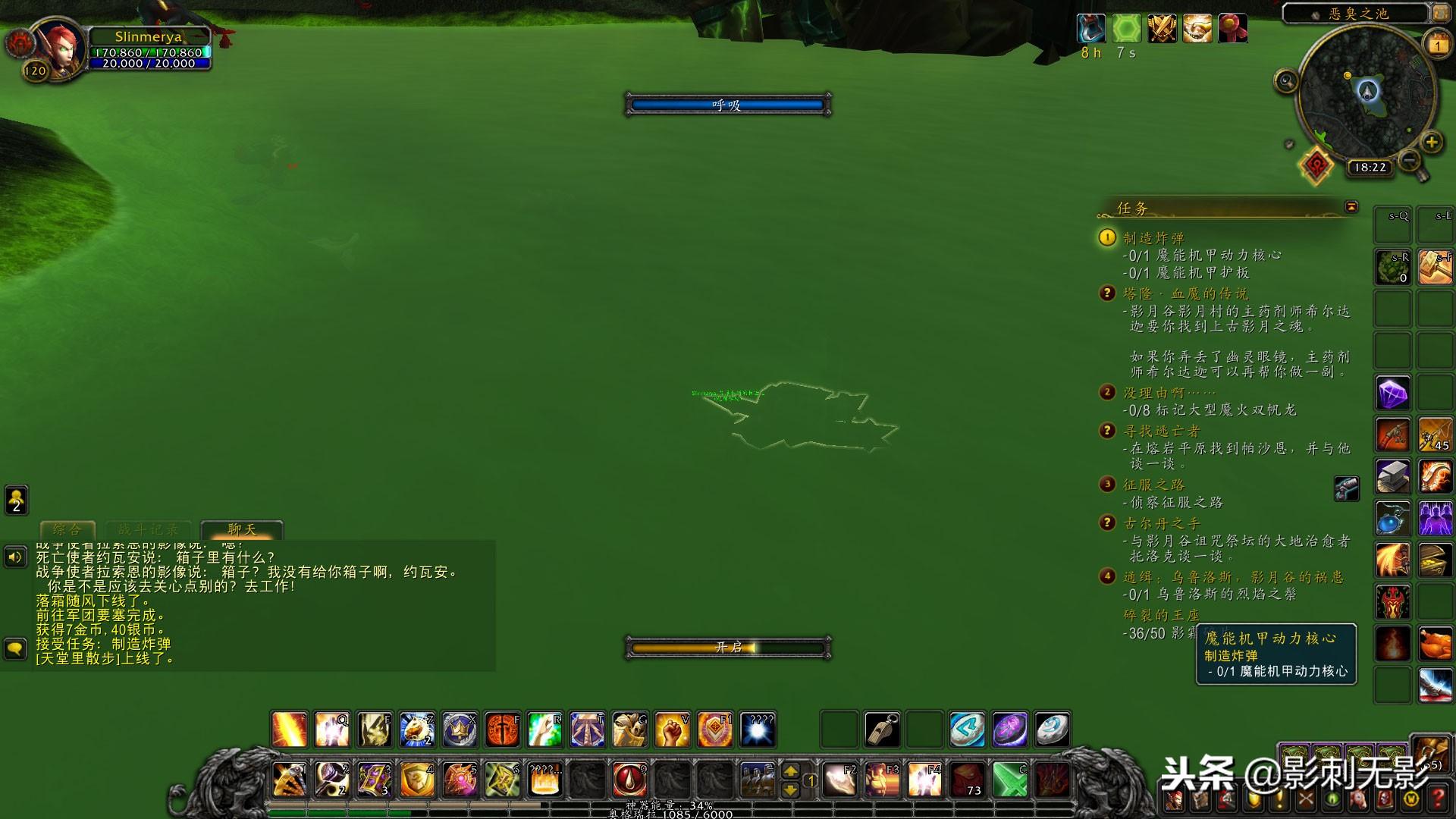Activate the golden fist ability
Image resolution: width=1456 pixels, height=819 pixels.
[672, 730]
